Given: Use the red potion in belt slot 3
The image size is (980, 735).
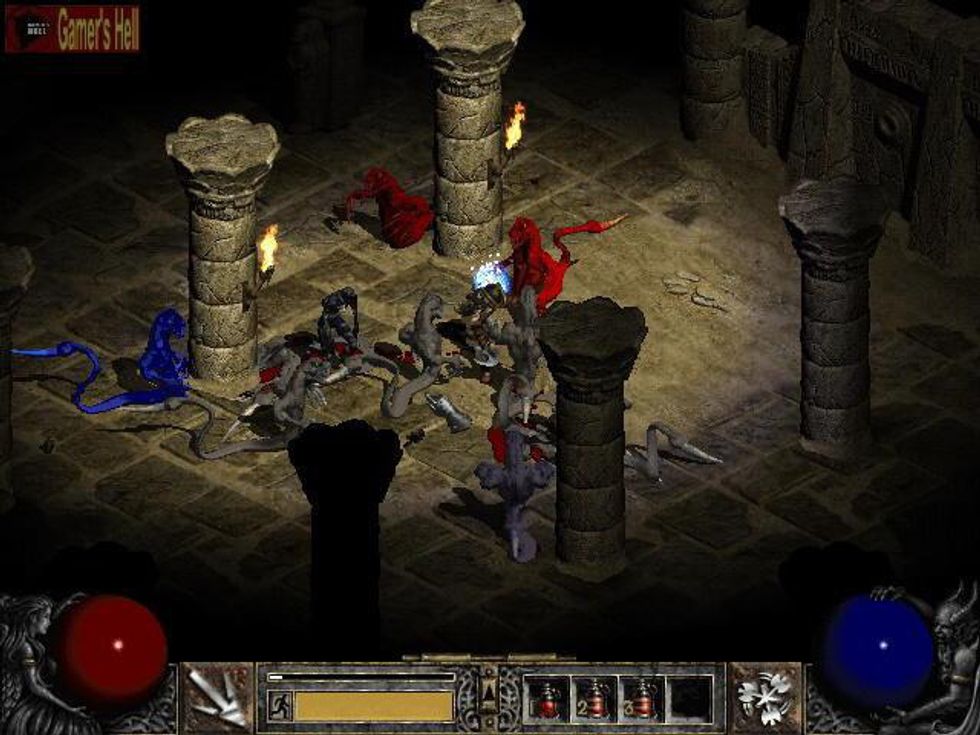Looking at the screenshot, I should coord(642,698).
